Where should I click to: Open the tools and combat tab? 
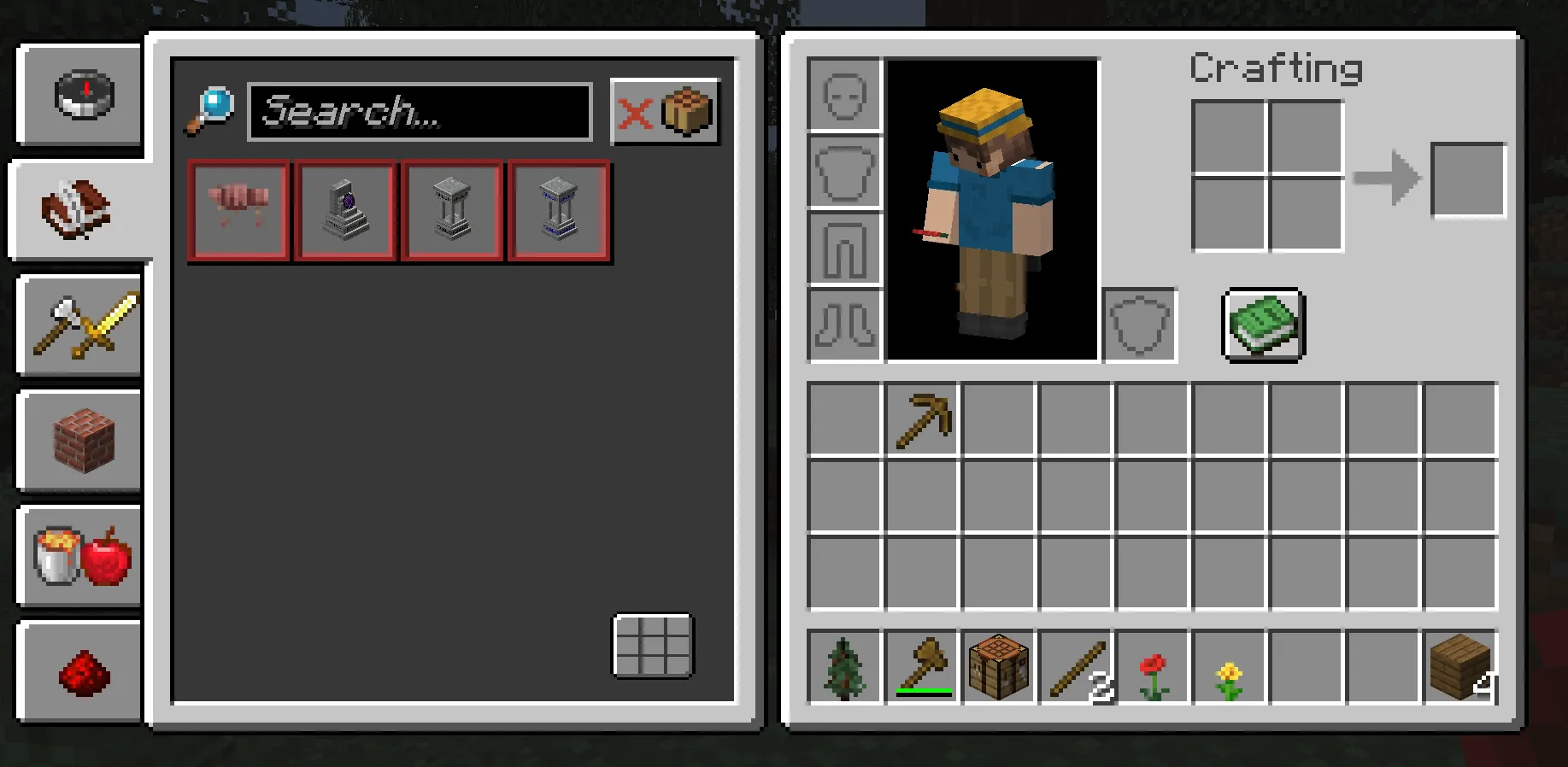pos(79,327)
